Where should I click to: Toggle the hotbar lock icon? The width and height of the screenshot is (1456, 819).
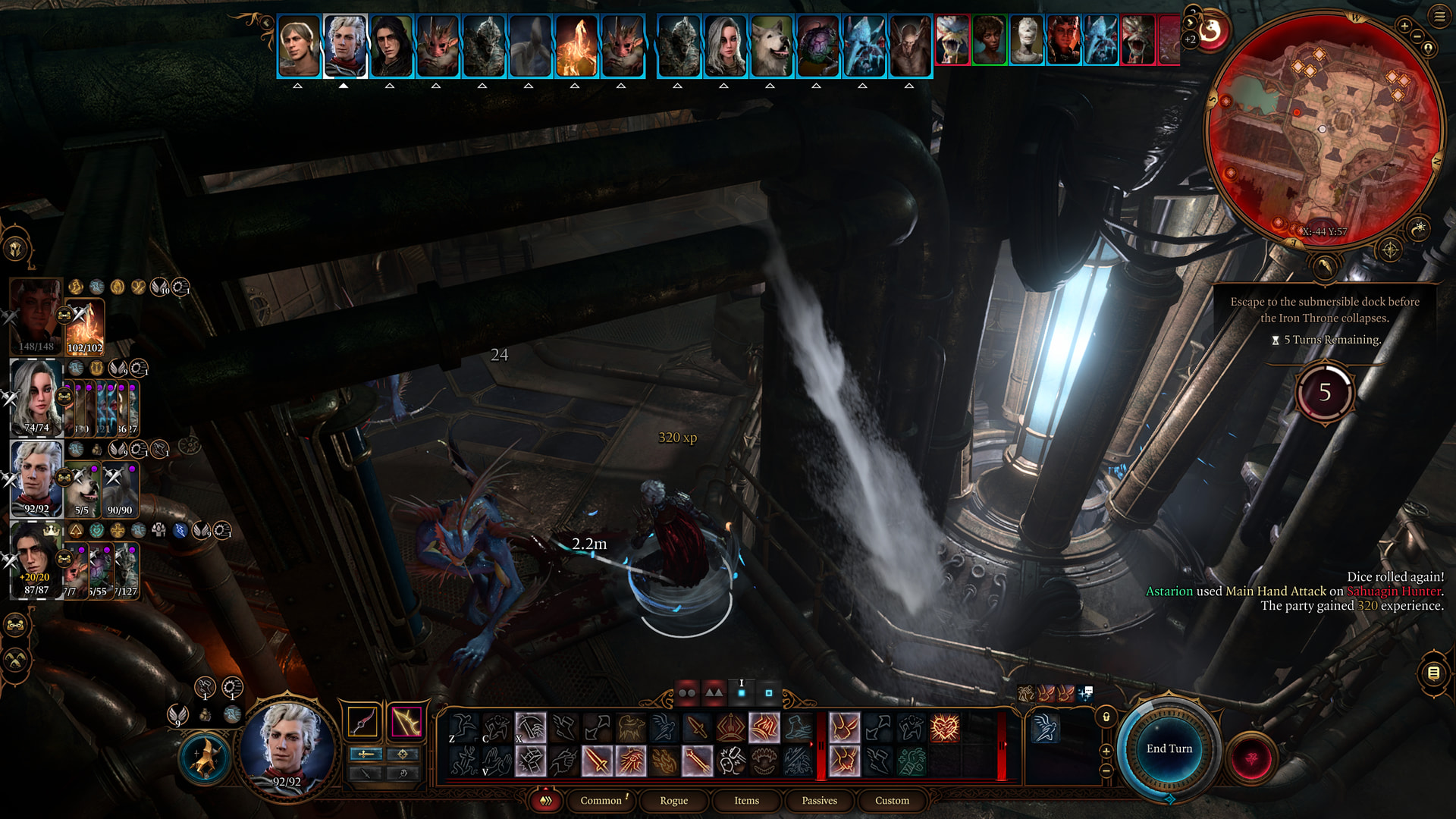1106,717
